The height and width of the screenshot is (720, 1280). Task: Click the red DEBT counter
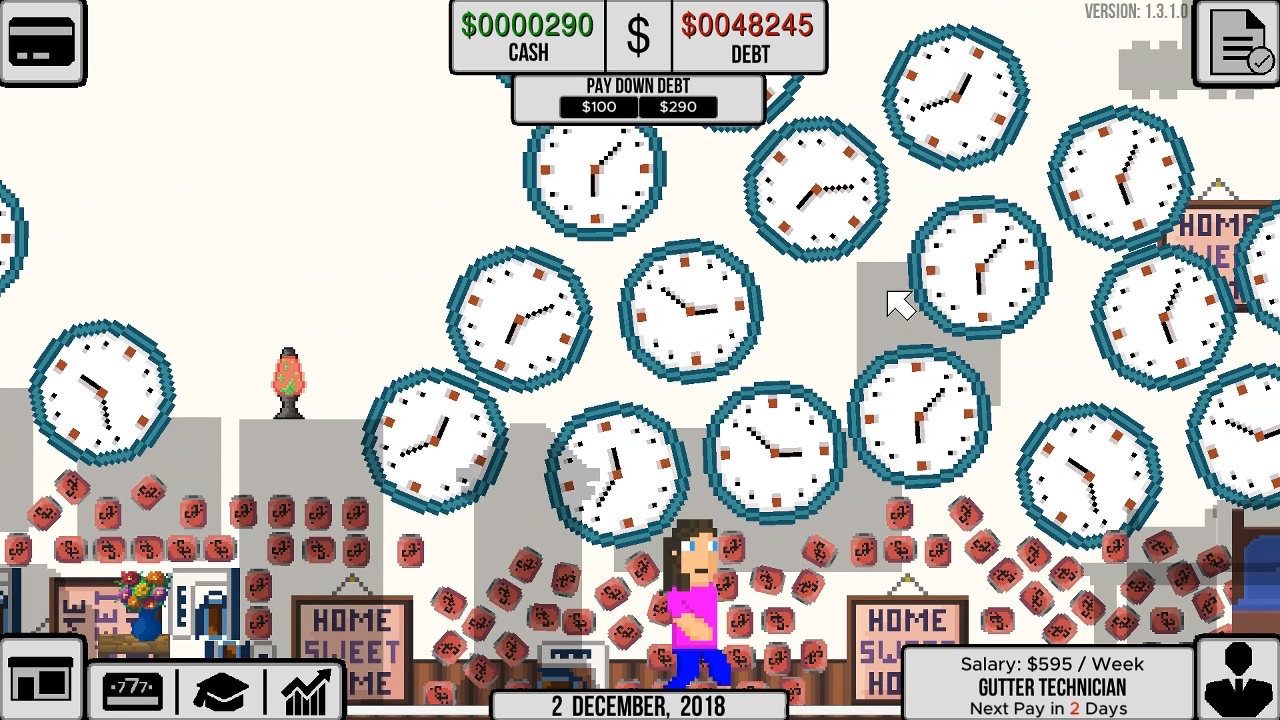[x=750, y=37]
